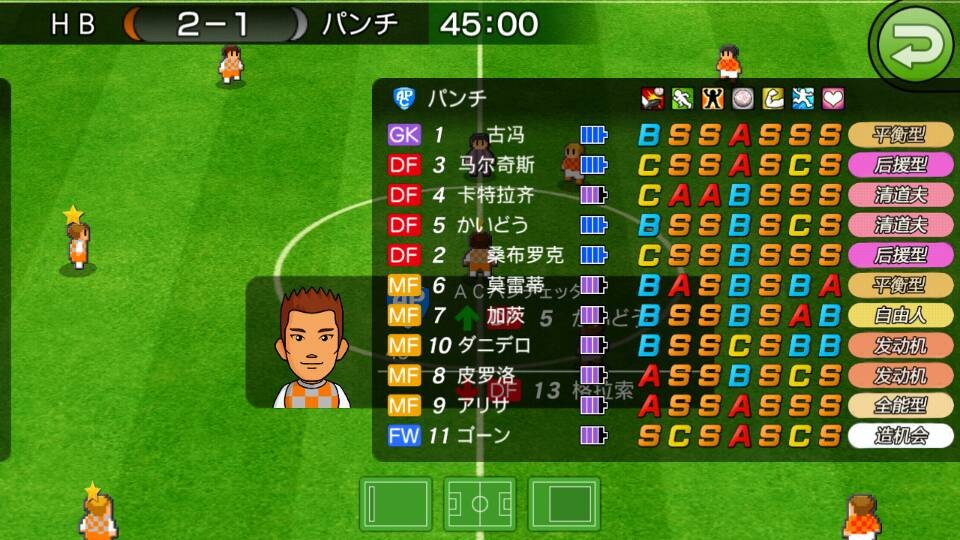Select the full soccer pitch view button

481,505
